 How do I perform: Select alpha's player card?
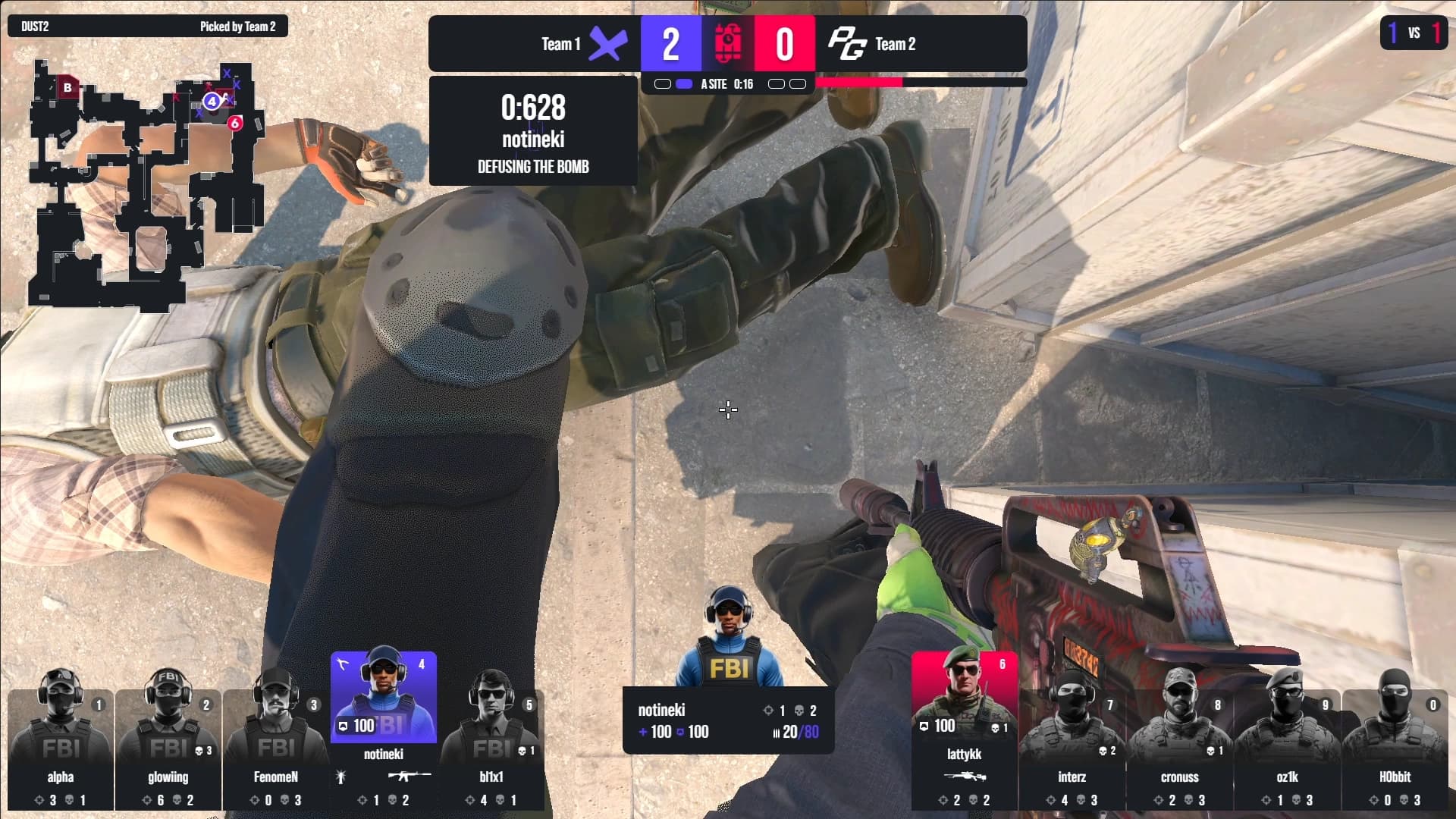point(61,747)
